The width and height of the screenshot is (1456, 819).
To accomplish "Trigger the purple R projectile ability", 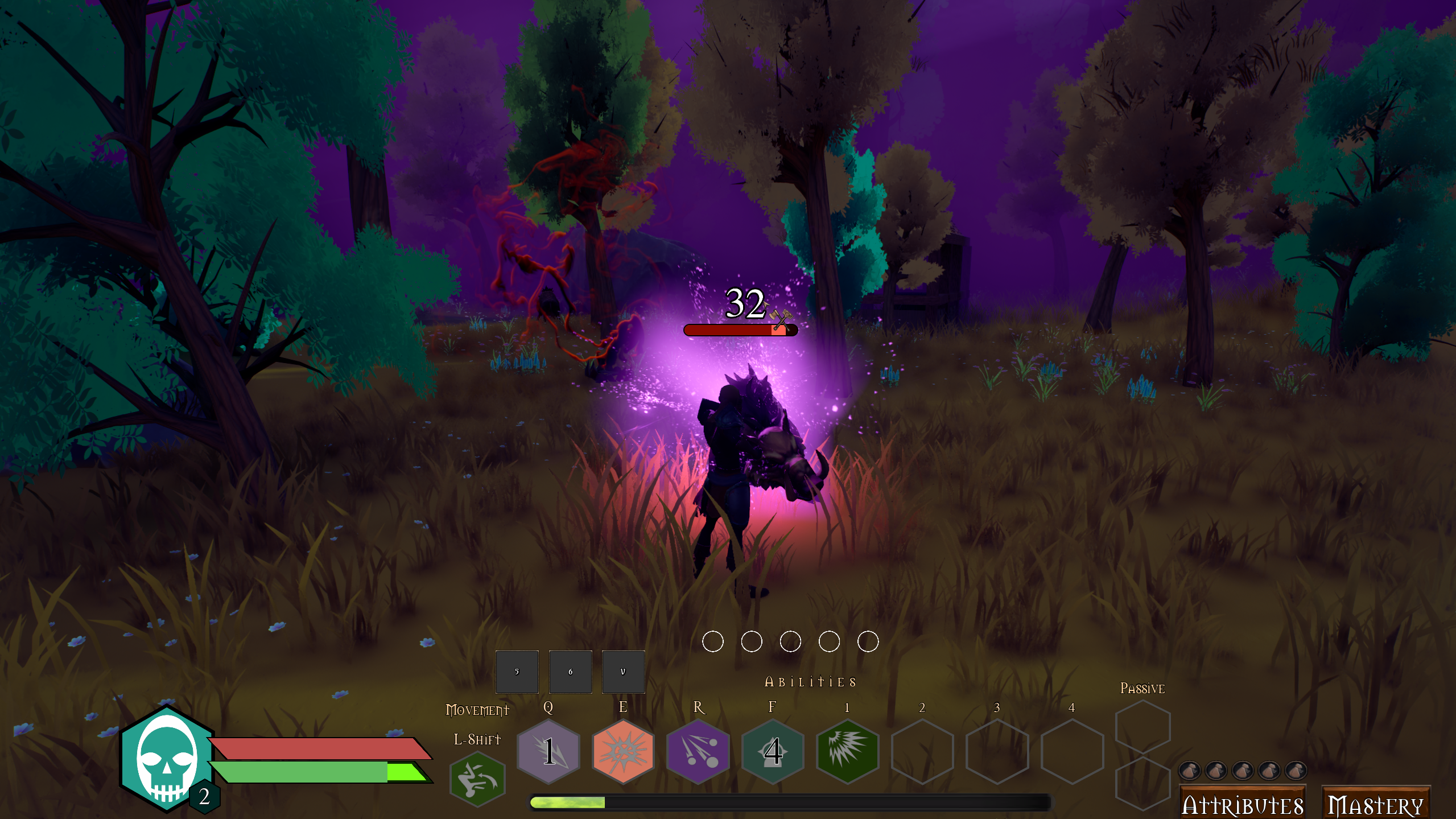I will point(698,751).
